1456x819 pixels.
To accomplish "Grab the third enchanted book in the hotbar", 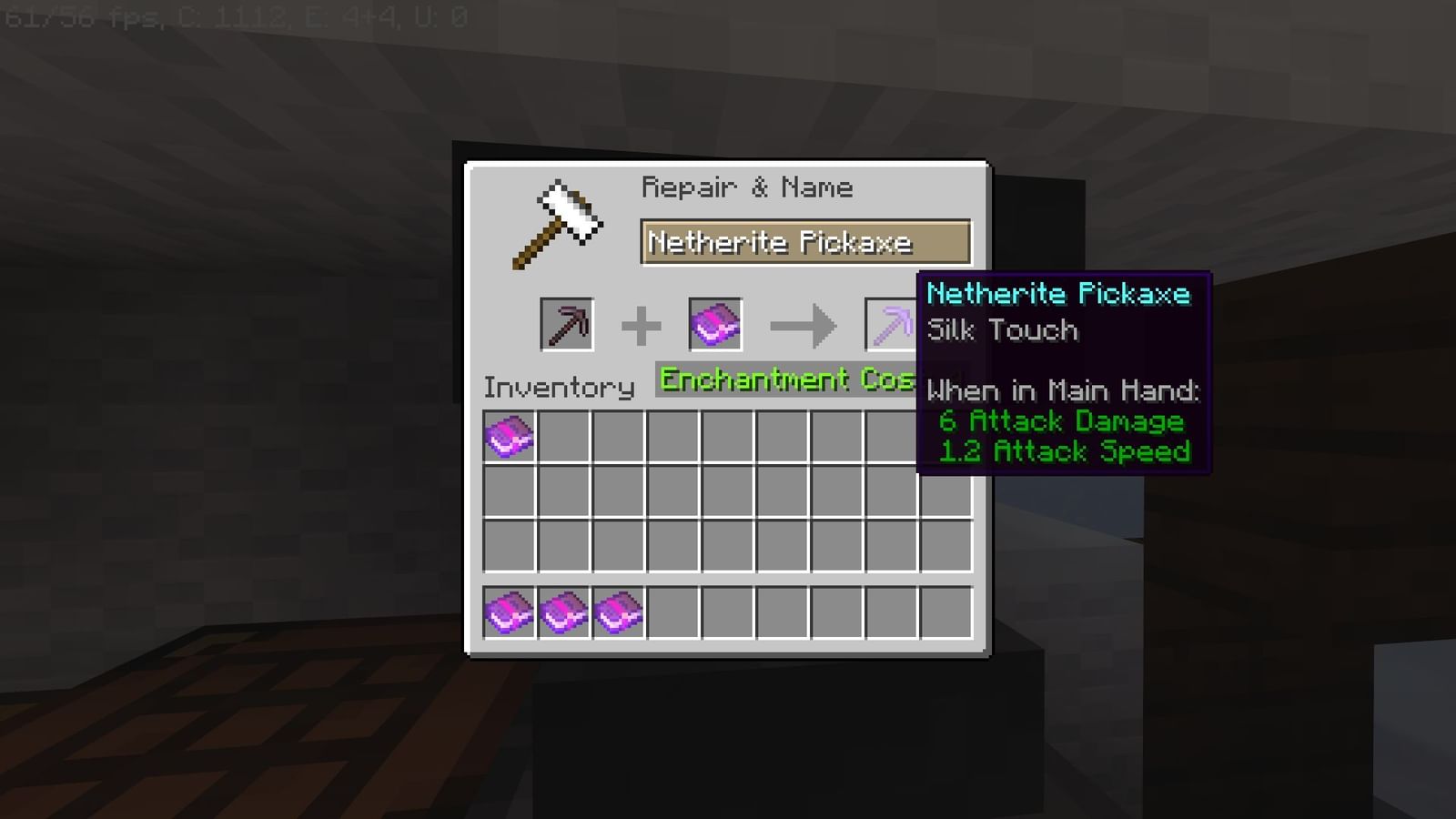I will pos(618,611).
